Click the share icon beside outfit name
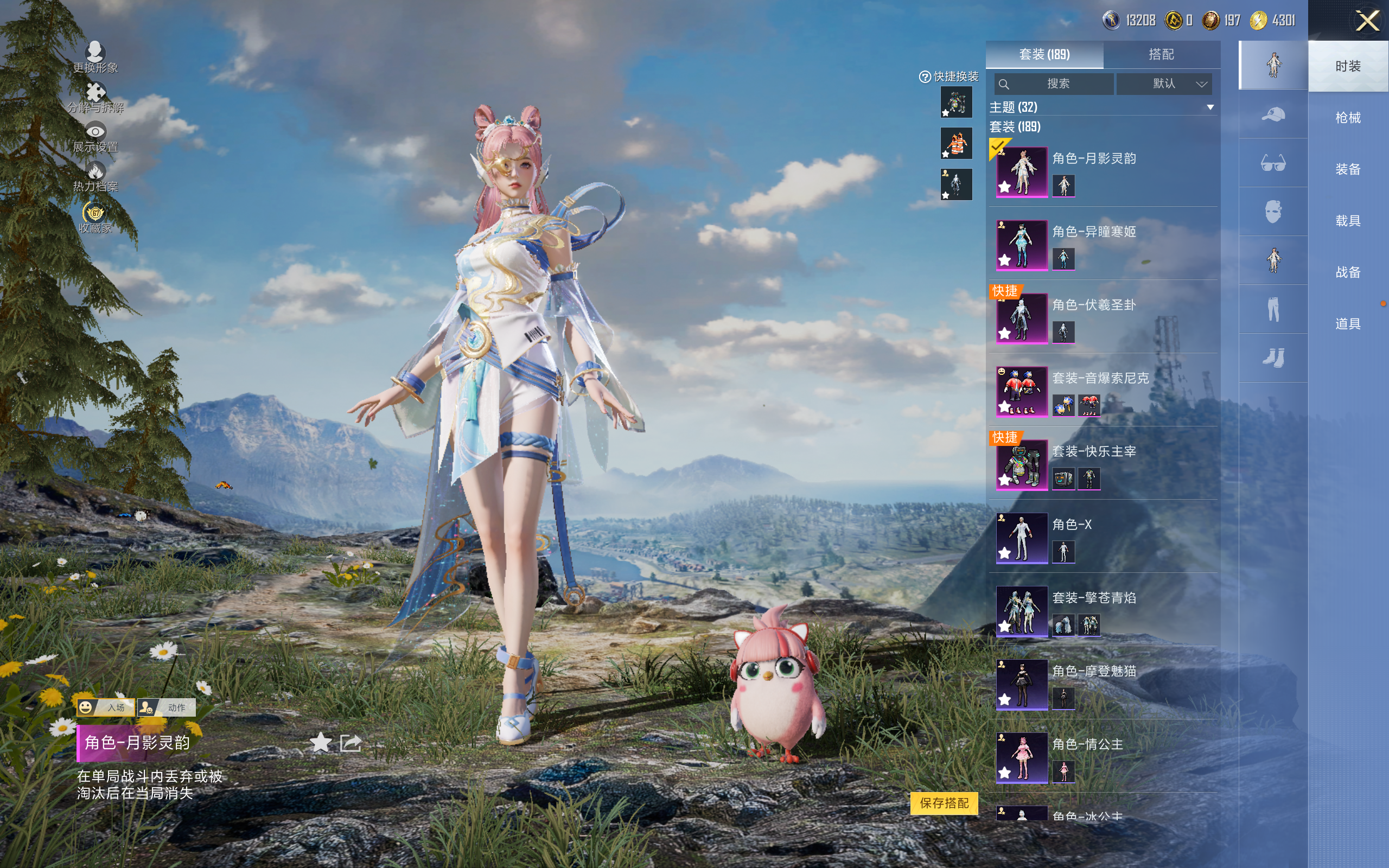The width and height of the screenshot is (1389, 868). point(350,743)
